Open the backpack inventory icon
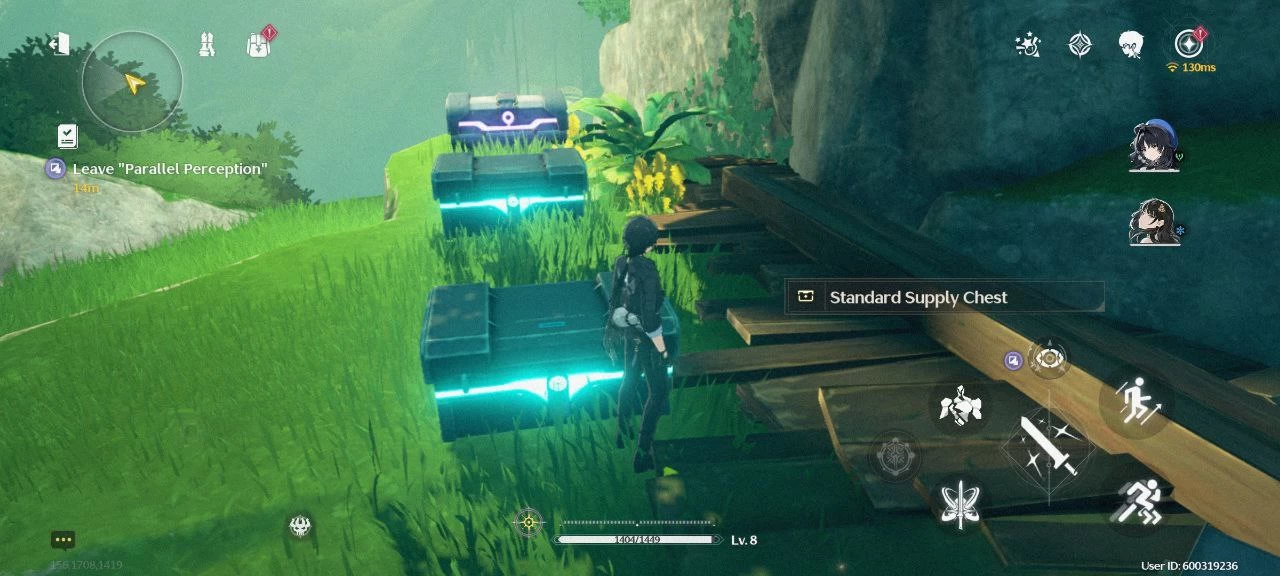The image size is (1280, 576). pos(258,45)
